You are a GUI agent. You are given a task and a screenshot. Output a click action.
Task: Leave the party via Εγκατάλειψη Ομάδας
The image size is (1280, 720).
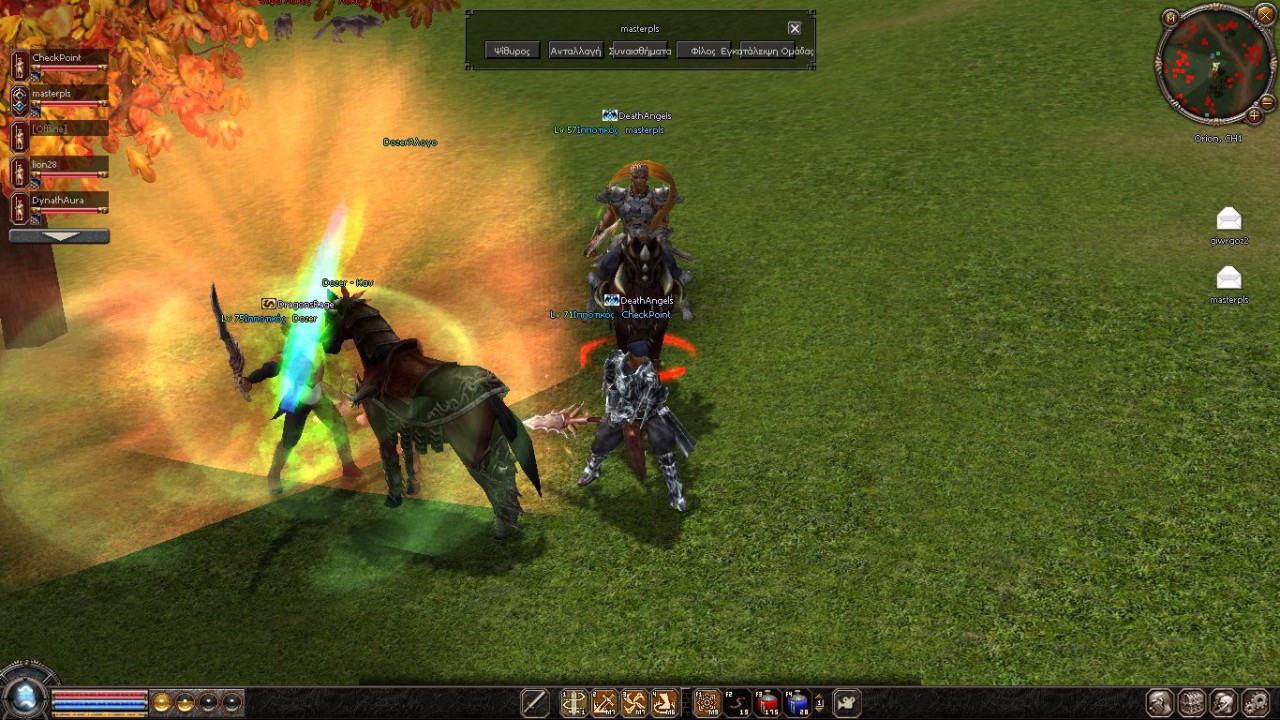pos(768,51)
